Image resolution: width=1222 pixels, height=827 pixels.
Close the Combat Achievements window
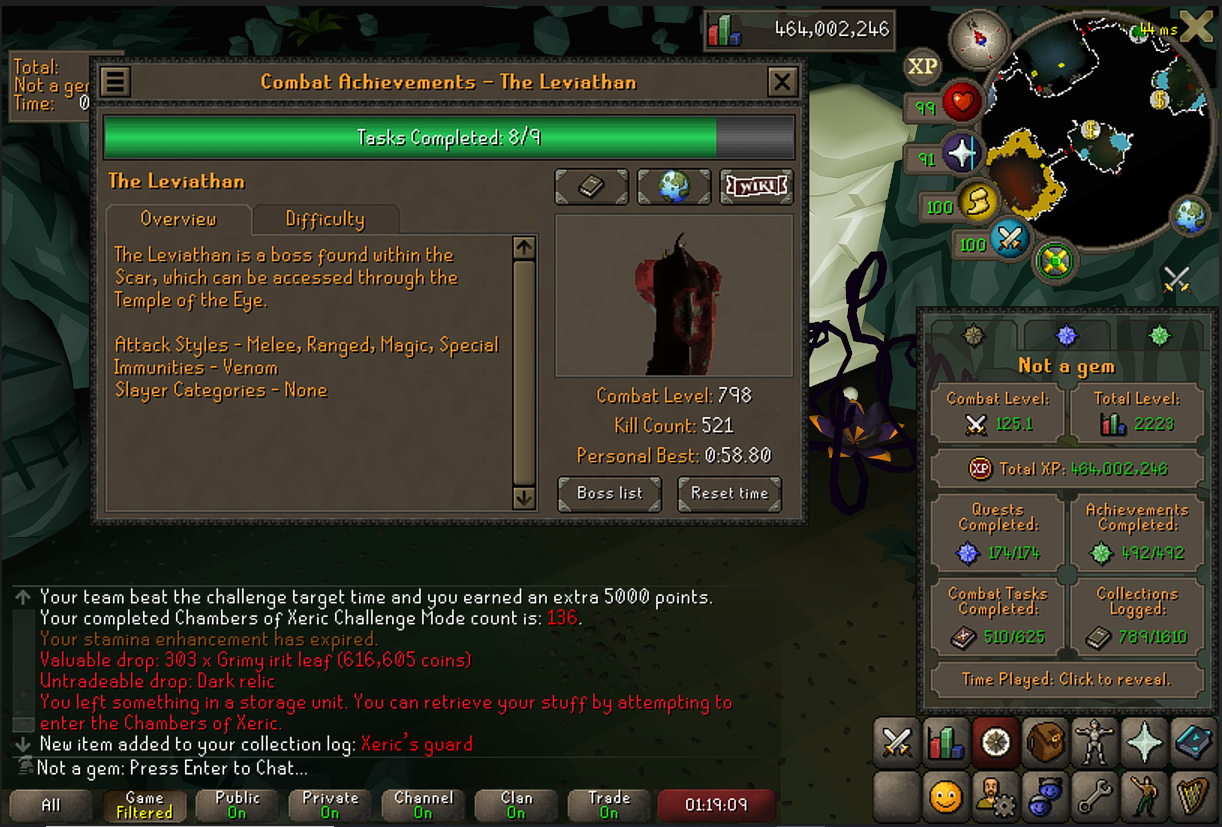pos(781,82)
